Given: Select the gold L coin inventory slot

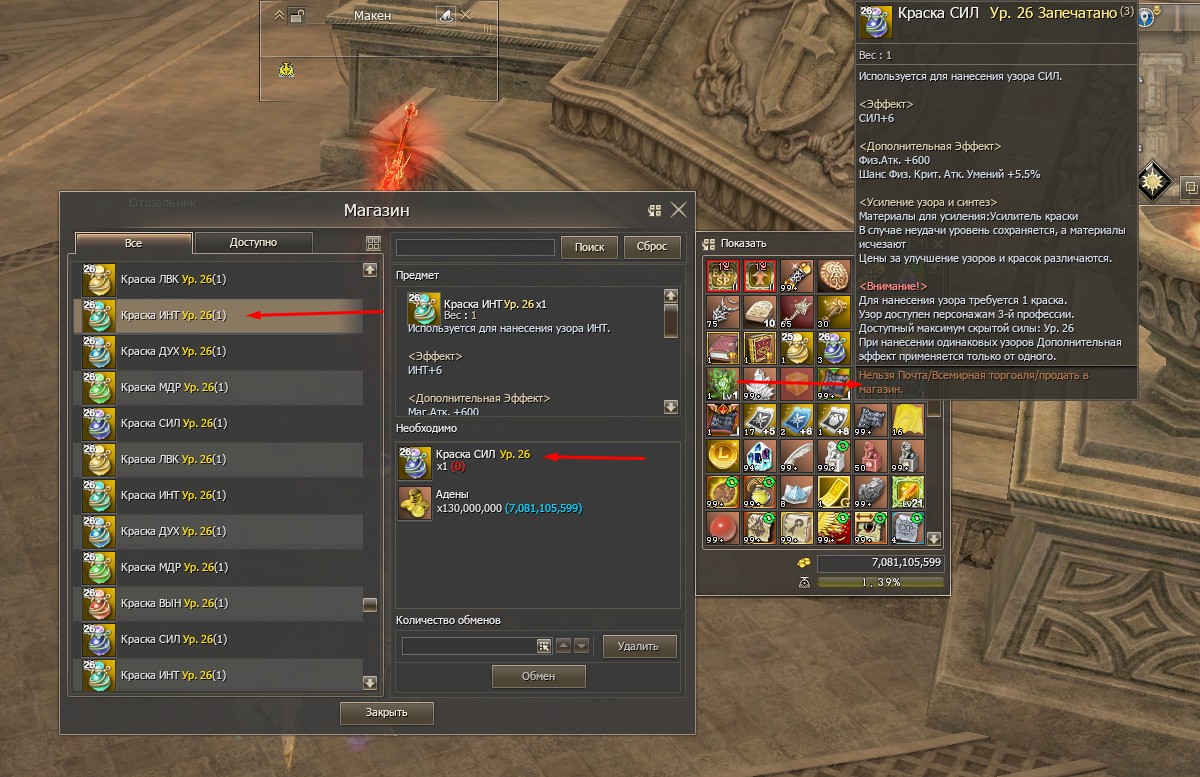Looking at the screenshot, I should pos(722,455).
